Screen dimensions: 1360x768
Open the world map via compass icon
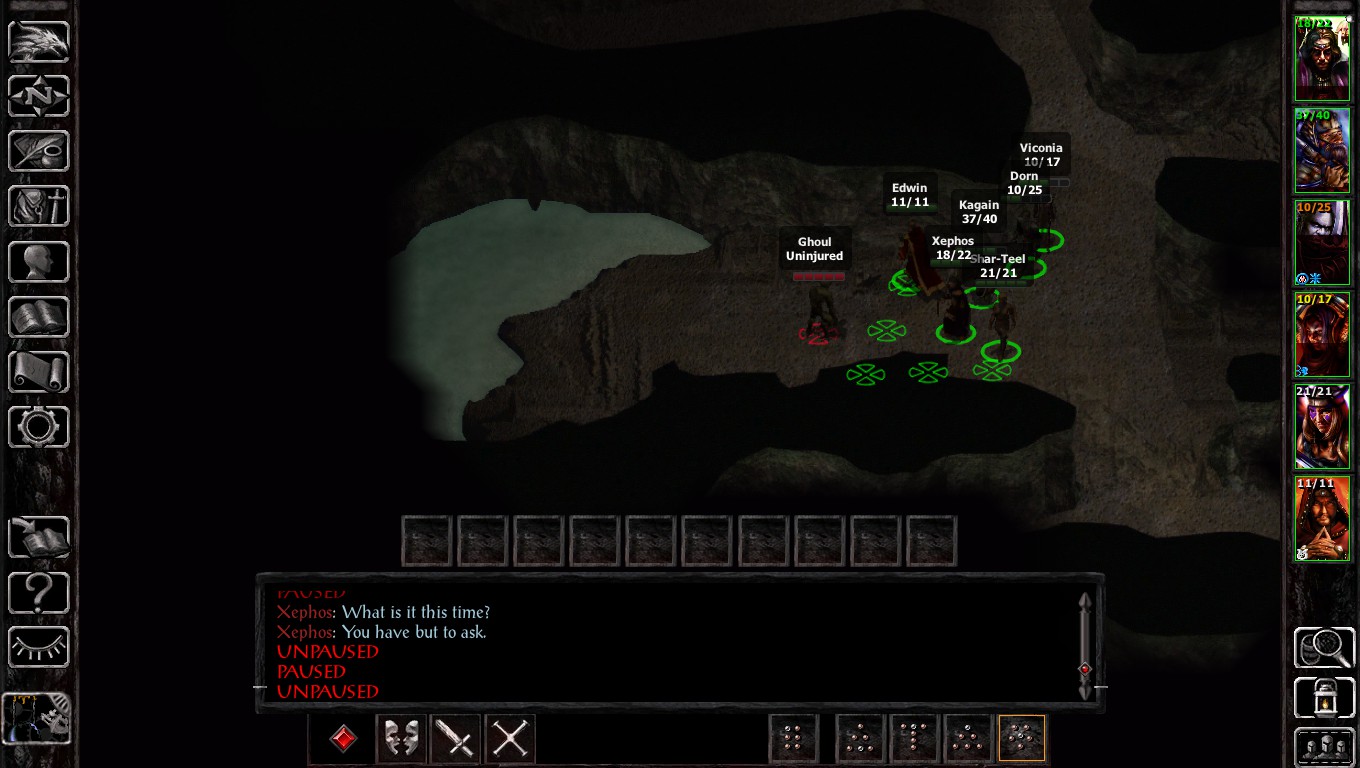tap(38, 96)
